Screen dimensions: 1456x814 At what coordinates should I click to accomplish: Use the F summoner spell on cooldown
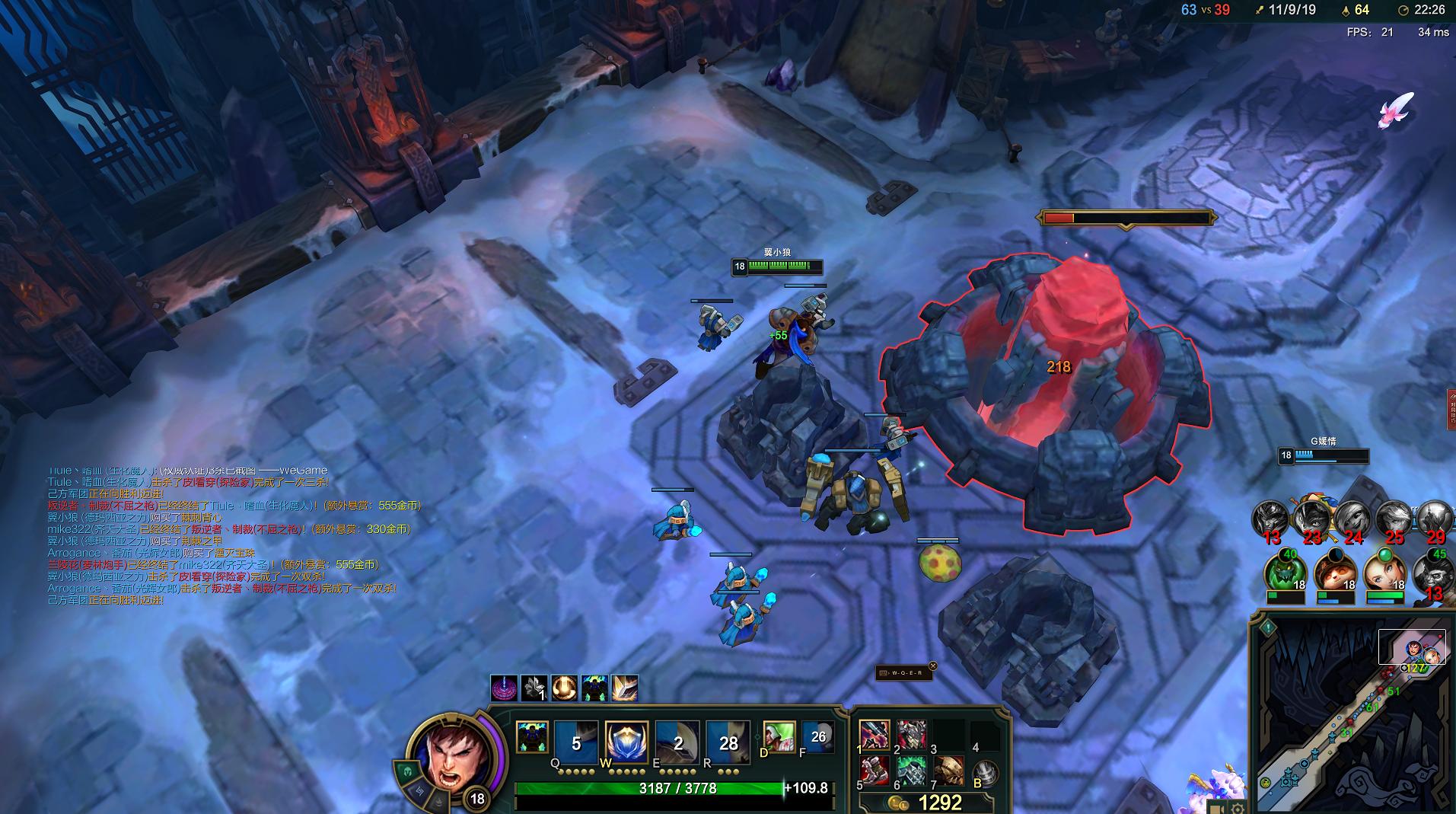point(817,737)
